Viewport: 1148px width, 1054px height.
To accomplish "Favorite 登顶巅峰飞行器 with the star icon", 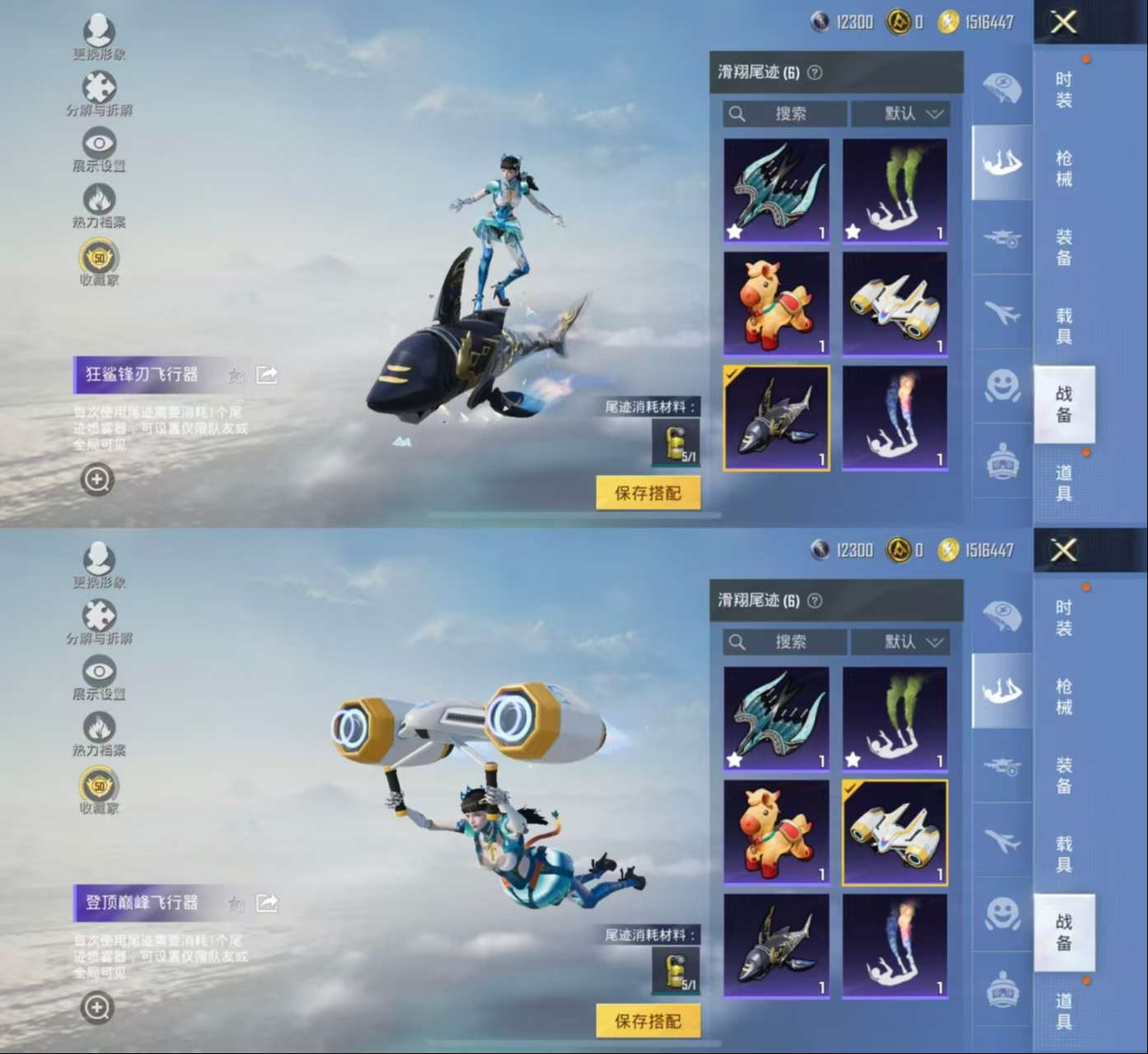I will (237, 903).
